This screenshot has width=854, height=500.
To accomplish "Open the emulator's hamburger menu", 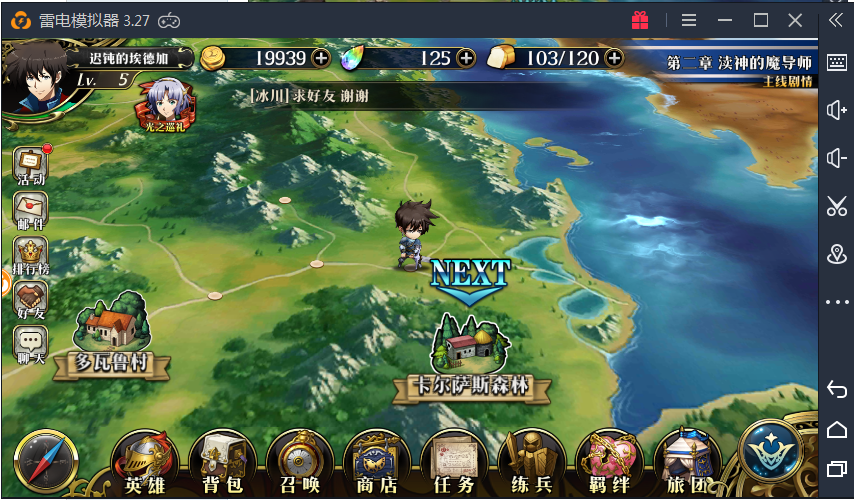I will tap(689, 20).
